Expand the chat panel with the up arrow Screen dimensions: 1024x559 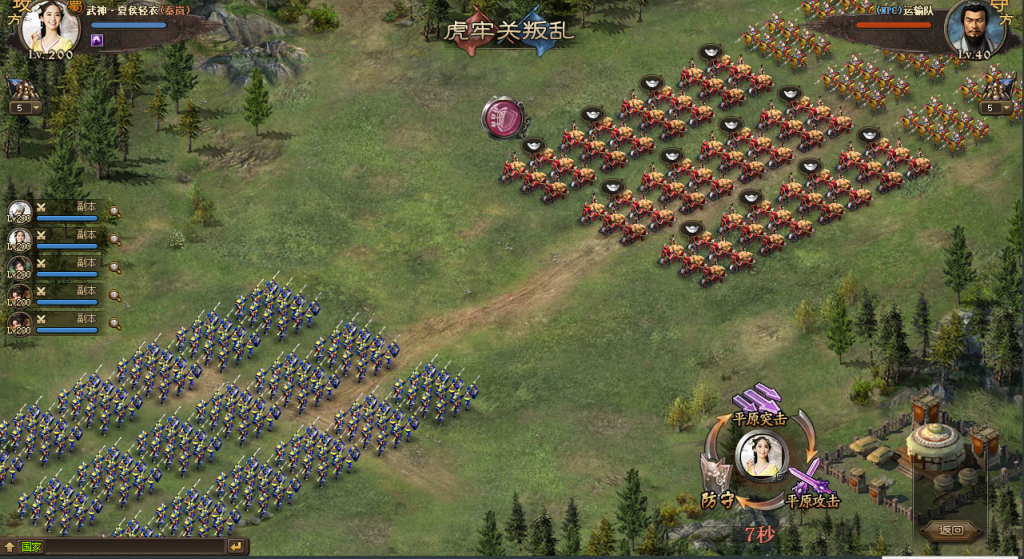[x=9, y=547]
